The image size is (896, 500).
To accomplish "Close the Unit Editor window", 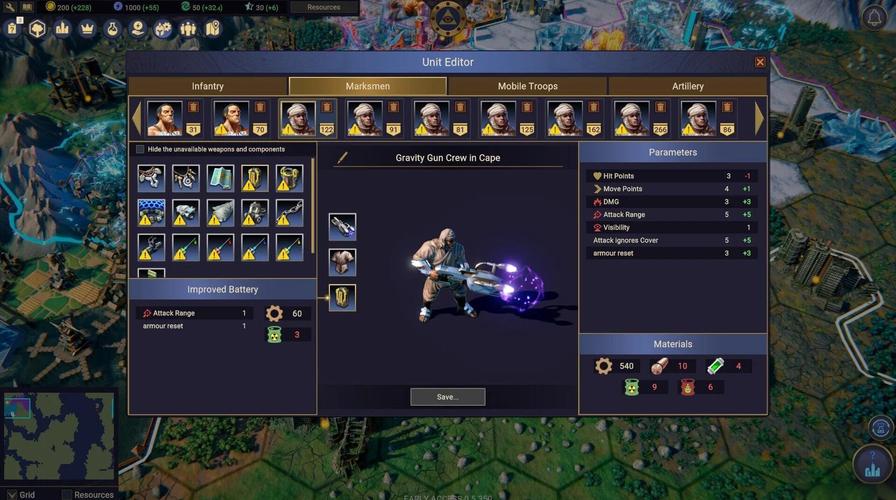I will coord(760,62).
